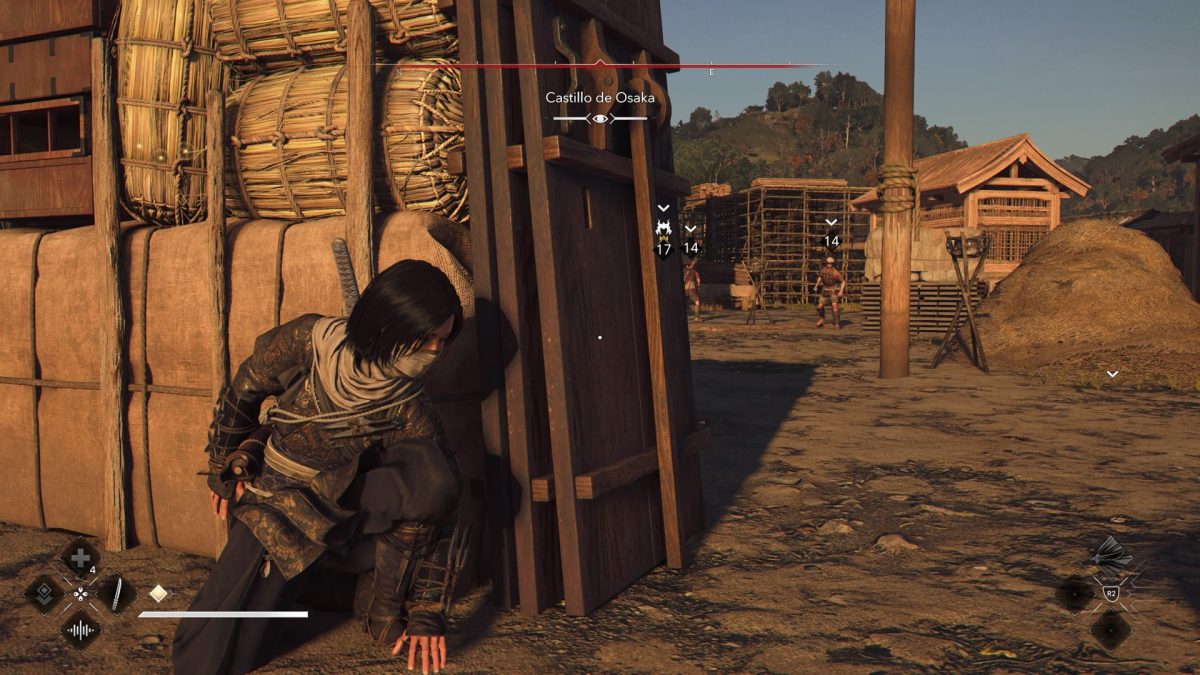Activate the stacked-diamonds ability slot
The height and width of the screenshot is (675, 1200).
coord(44,593)
